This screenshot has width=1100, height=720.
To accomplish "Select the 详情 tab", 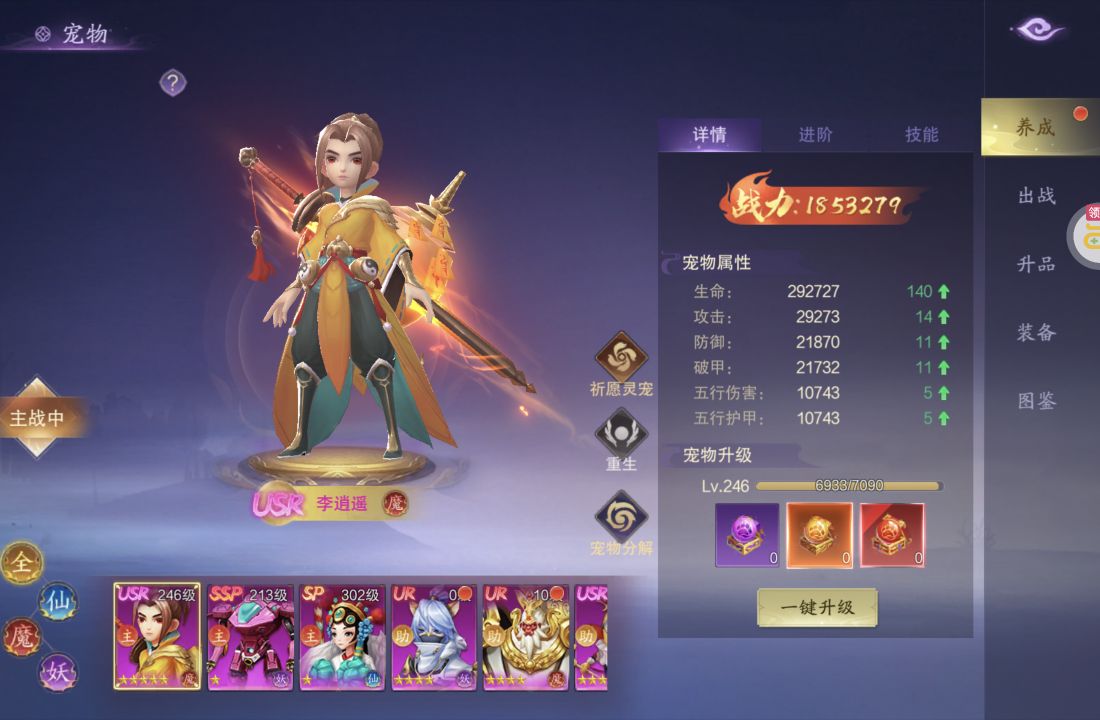I will point(709,135).
